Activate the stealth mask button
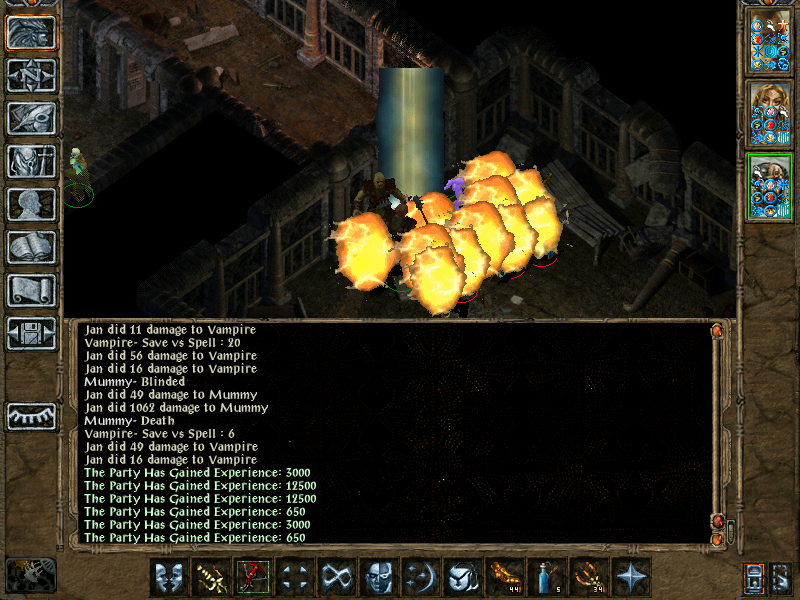Viewport: 800px width, 600px height. coord(378,577)
